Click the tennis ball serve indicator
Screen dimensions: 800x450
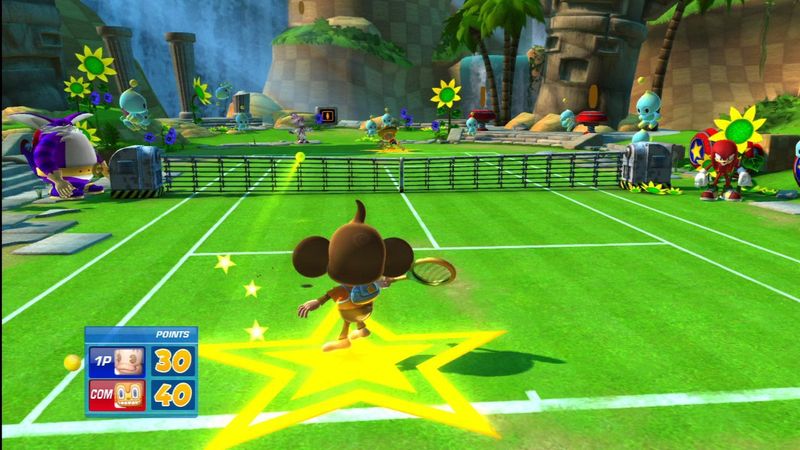click(72, 362)
